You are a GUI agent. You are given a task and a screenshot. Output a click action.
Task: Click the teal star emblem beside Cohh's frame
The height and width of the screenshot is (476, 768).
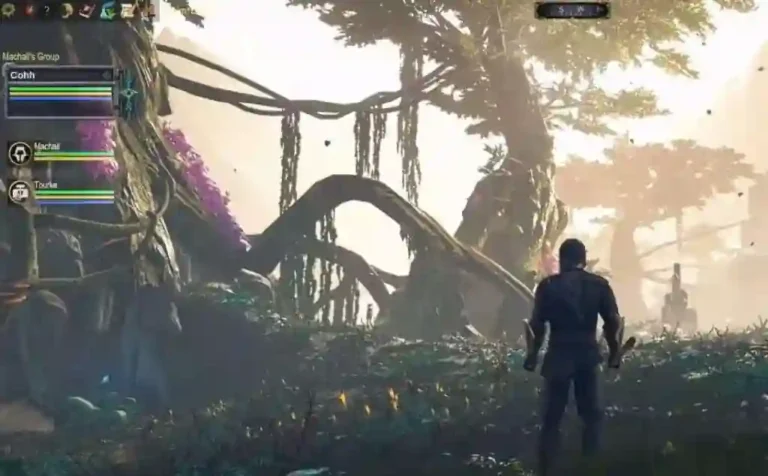[129, 94]
